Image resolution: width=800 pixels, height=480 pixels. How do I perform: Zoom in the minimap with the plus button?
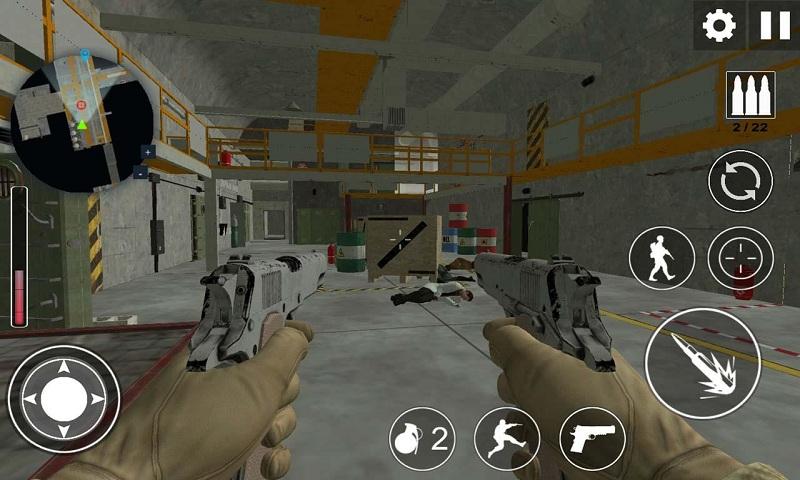pos(148,152)
